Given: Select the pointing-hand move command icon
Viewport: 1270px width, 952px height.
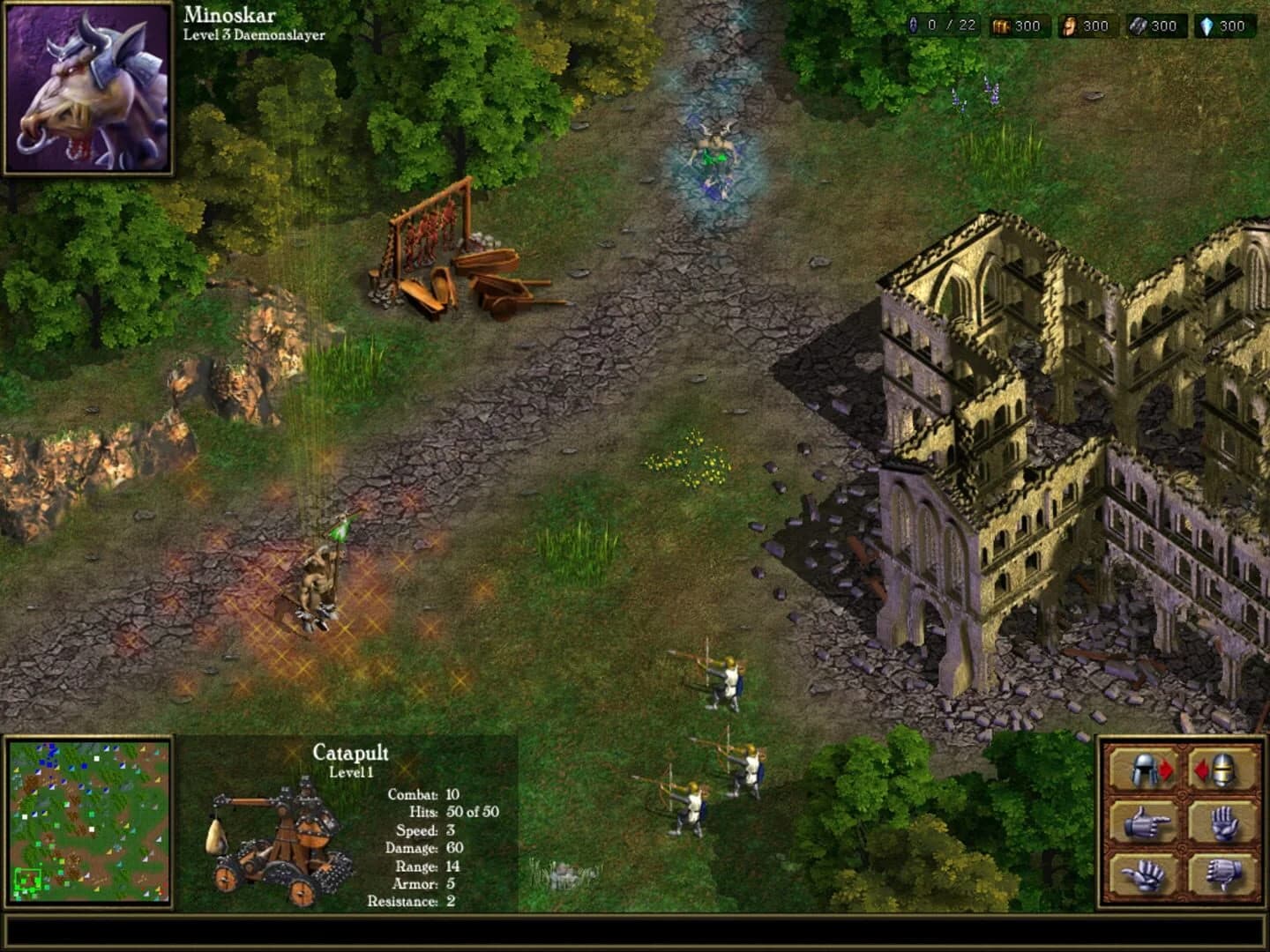Looking at the screenshot, I should [1147, 822].
